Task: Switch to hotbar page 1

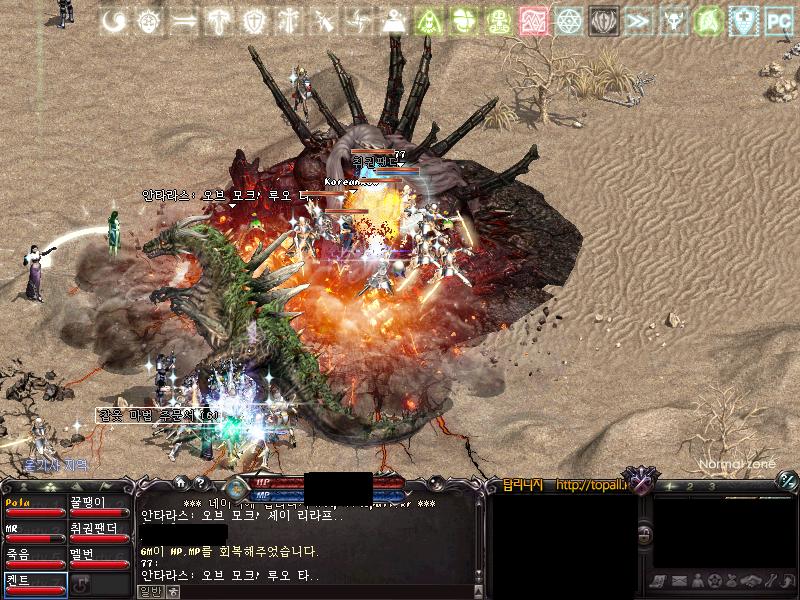Action: tap(666, 486)
